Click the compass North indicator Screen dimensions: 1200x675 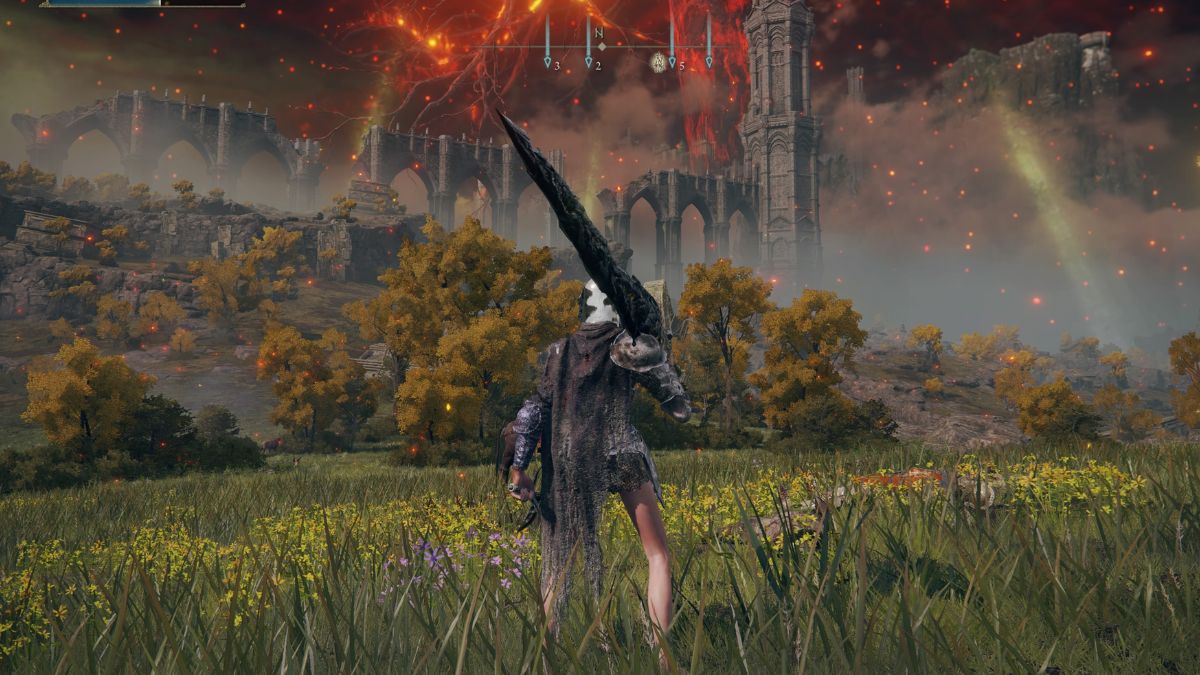click(600, 34)
